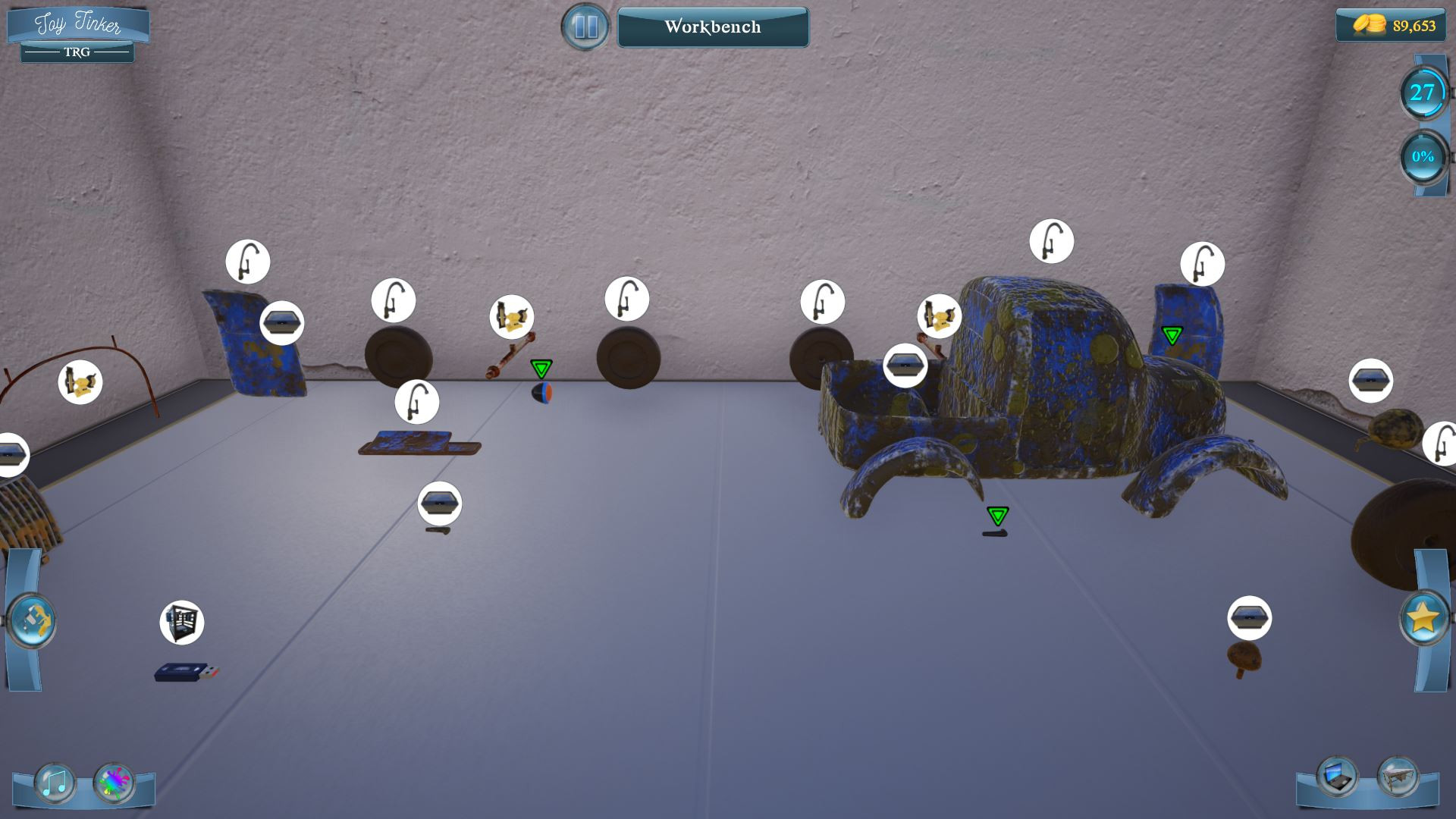This screenshot has width=1456, height=819.
Task: Toggle the green marker above the small cone part
Action: [x=541, y=369]
